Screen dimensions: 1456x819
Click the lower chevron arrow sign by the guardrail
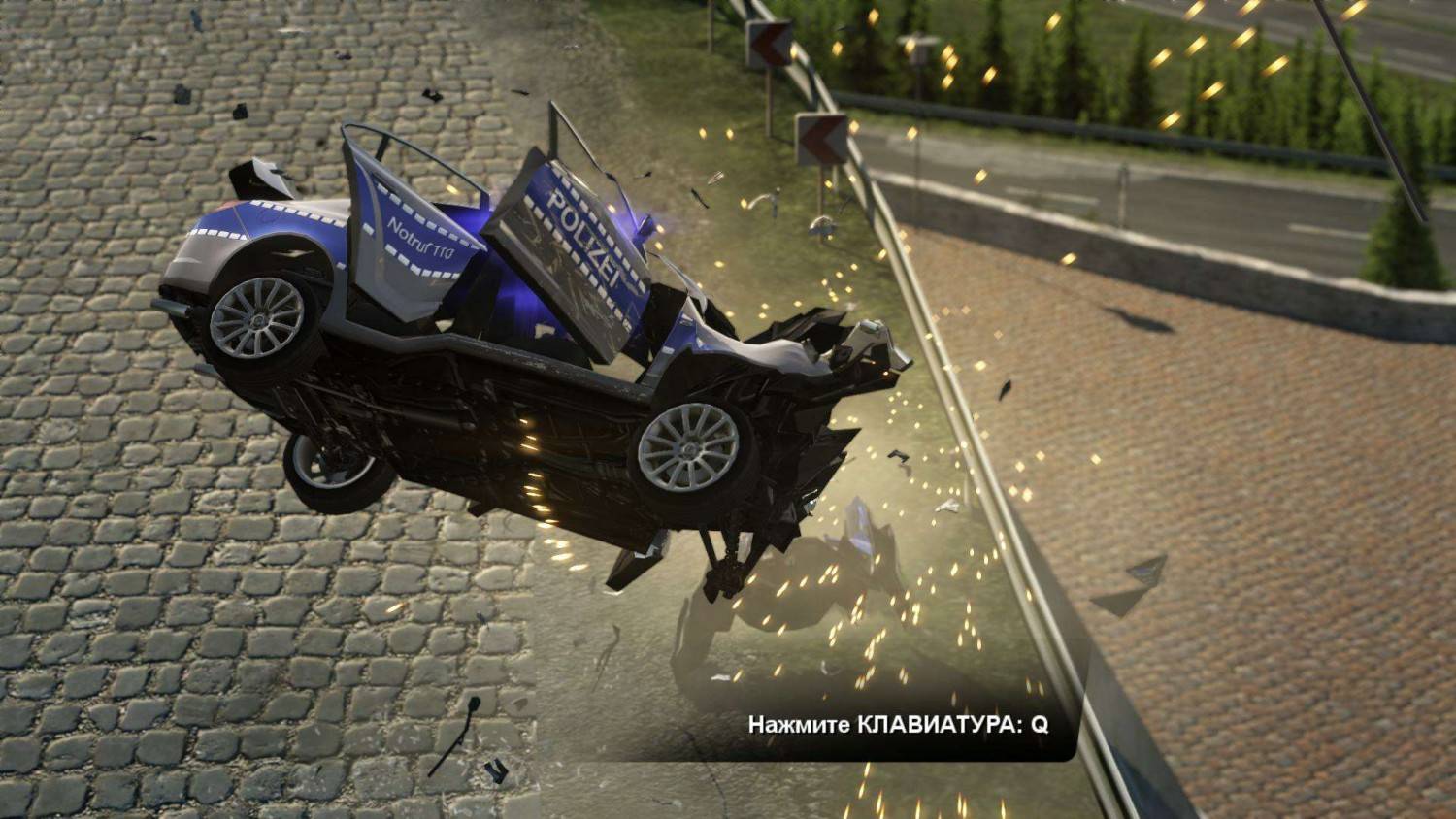(820, 139)
